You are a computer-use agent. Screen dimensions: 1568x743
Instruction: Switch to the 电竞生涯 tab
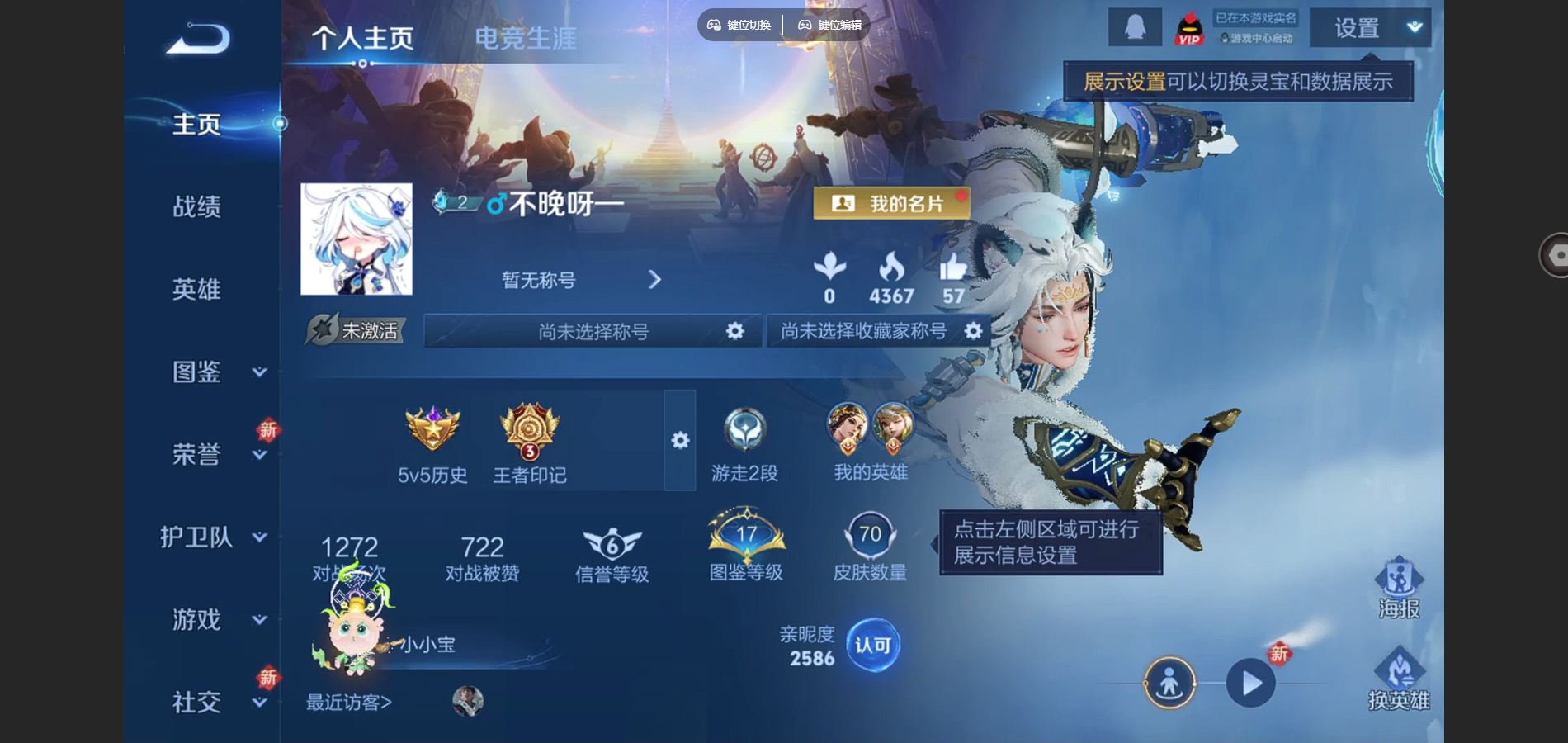click(x=527, y=37)
